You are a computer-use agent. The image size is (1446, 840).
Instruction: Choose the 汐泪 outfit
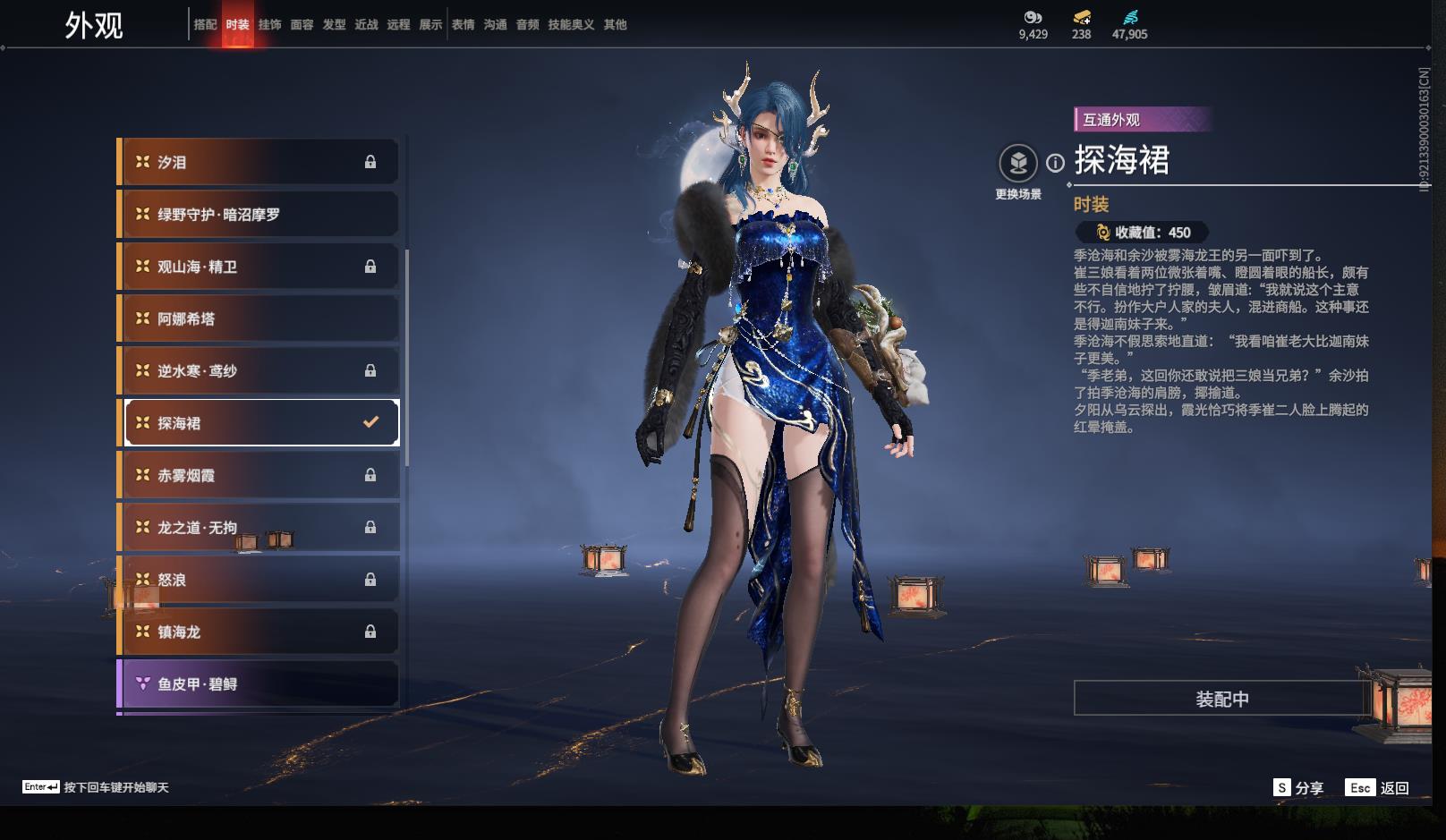coord(259,162)
